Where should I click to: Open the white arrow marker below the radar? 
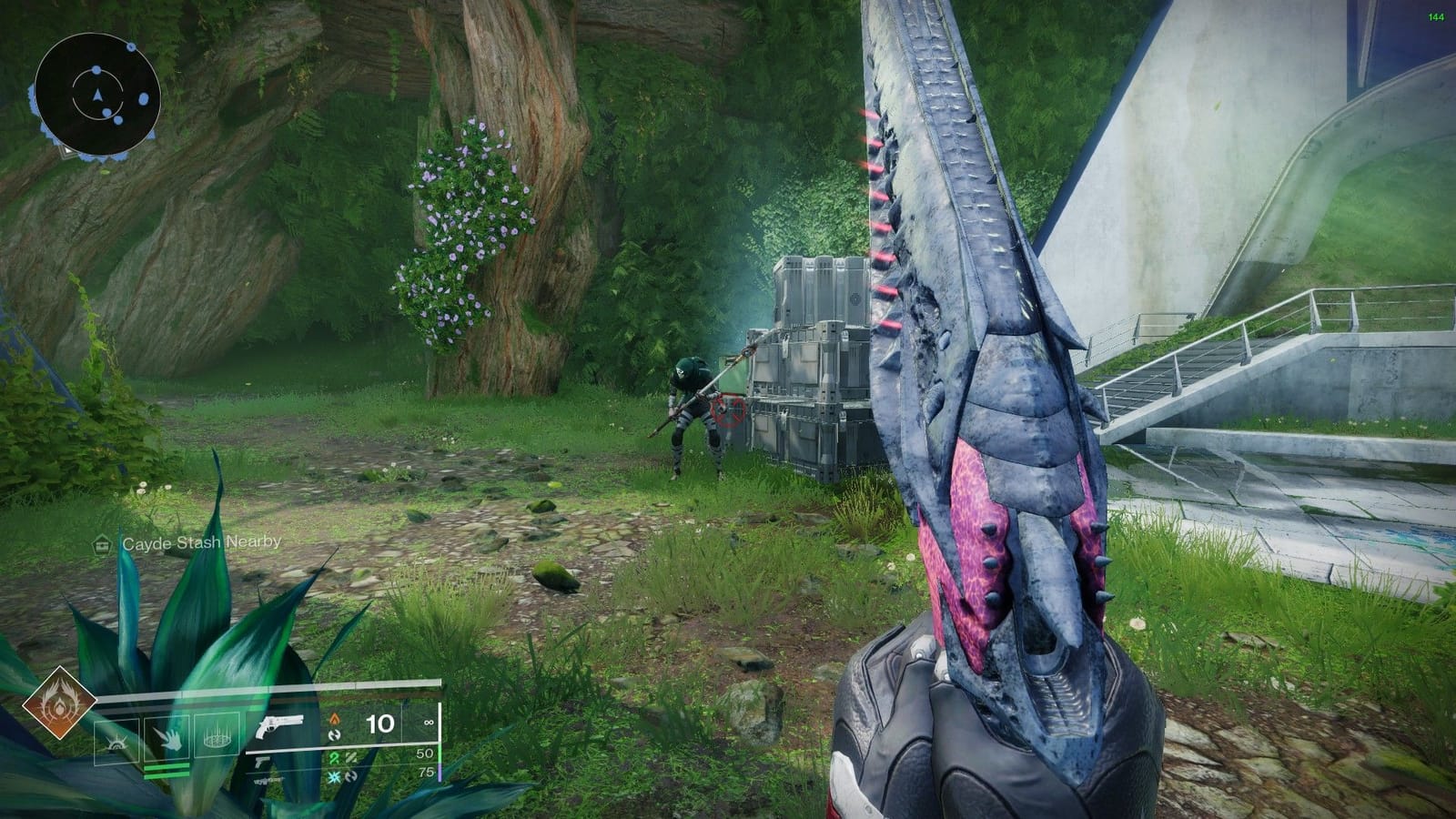click(67, 150)
